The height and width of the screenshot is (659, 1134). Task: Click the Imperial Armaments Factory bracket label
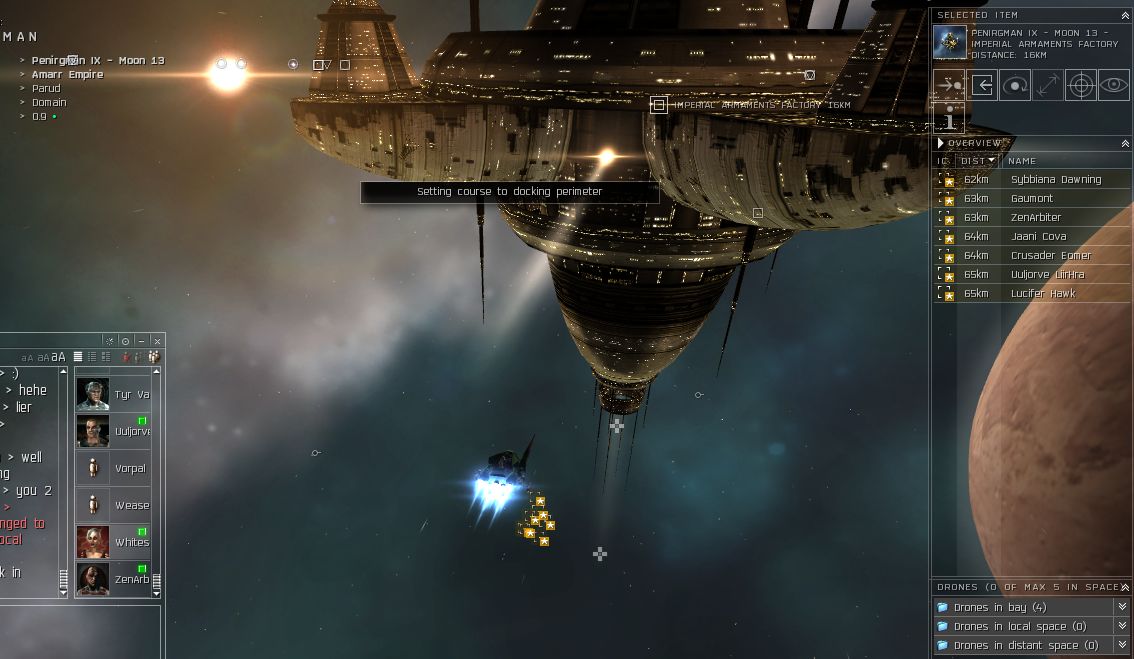762,105
